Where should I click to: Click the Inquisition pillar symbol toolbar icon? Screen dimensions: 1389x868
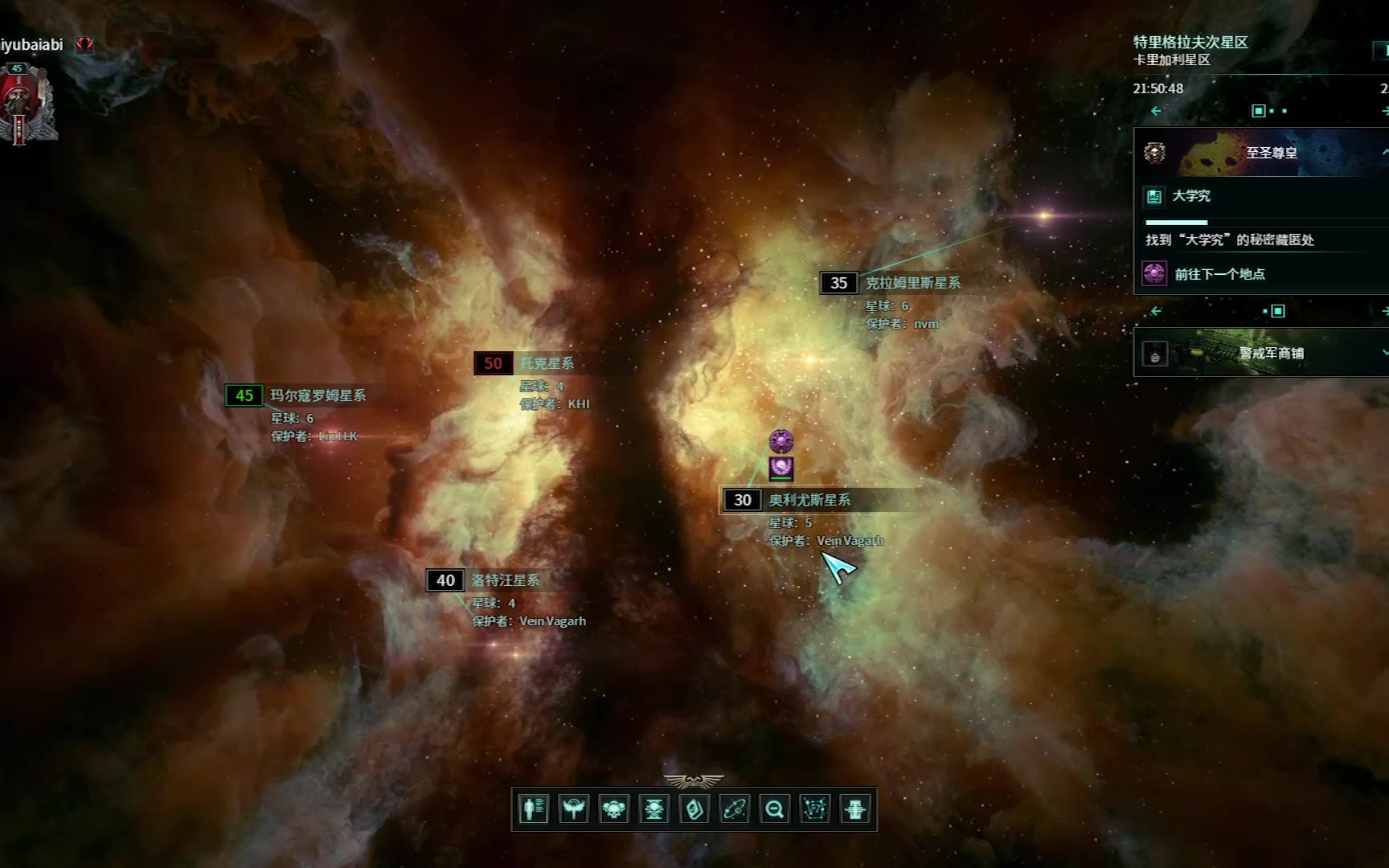(x=854, y=809)
